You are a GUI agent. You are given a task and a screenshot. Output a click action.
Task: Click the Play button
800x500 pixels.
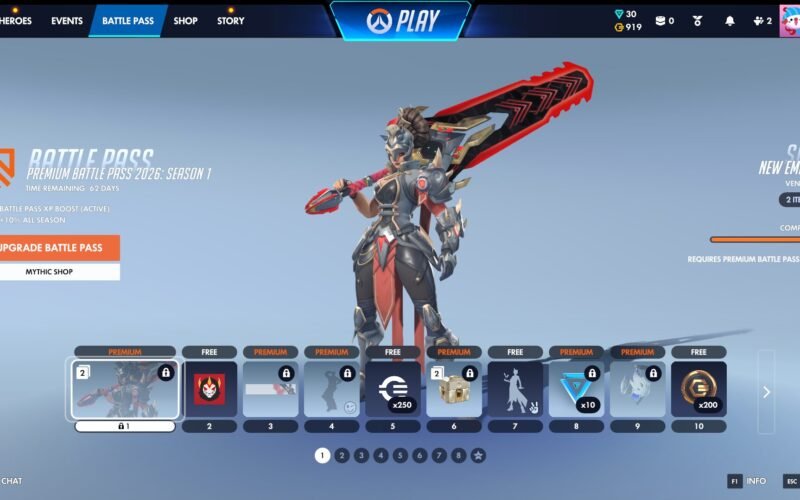[400, 21]
